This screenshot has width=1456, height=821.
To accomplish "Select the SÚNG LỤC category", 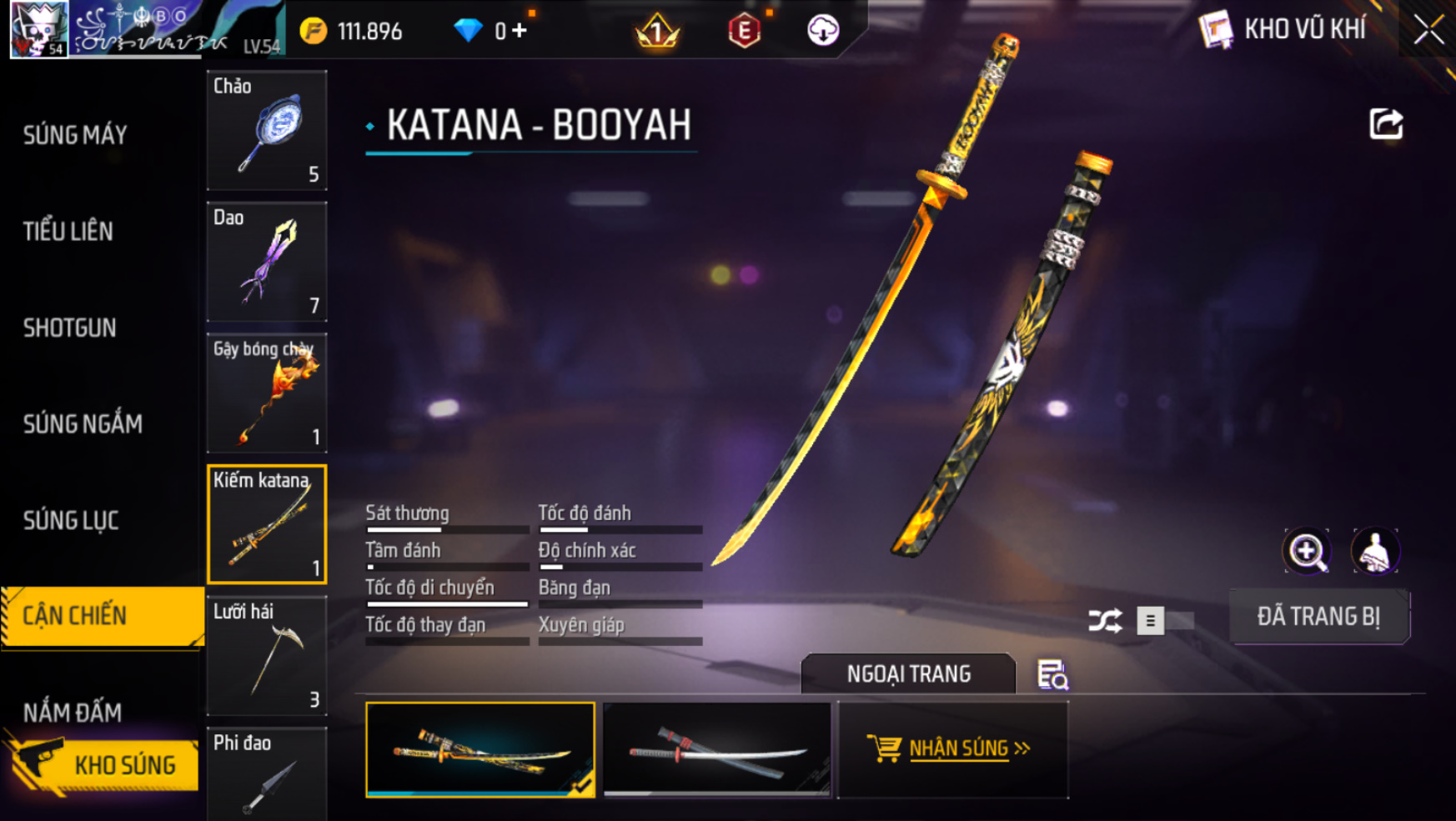I will pos(71,521).
